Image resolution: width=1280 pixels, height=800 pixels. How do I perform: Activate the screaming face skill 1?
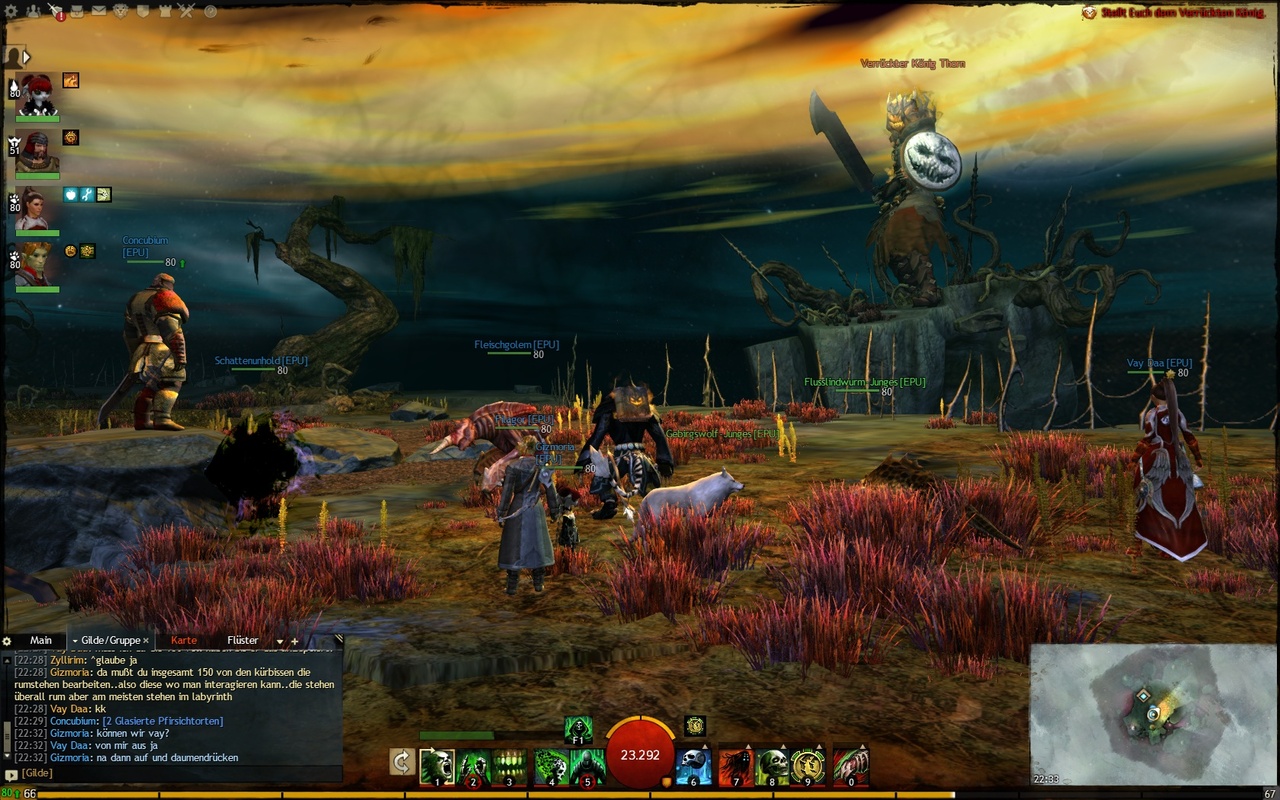click(437, 767)
